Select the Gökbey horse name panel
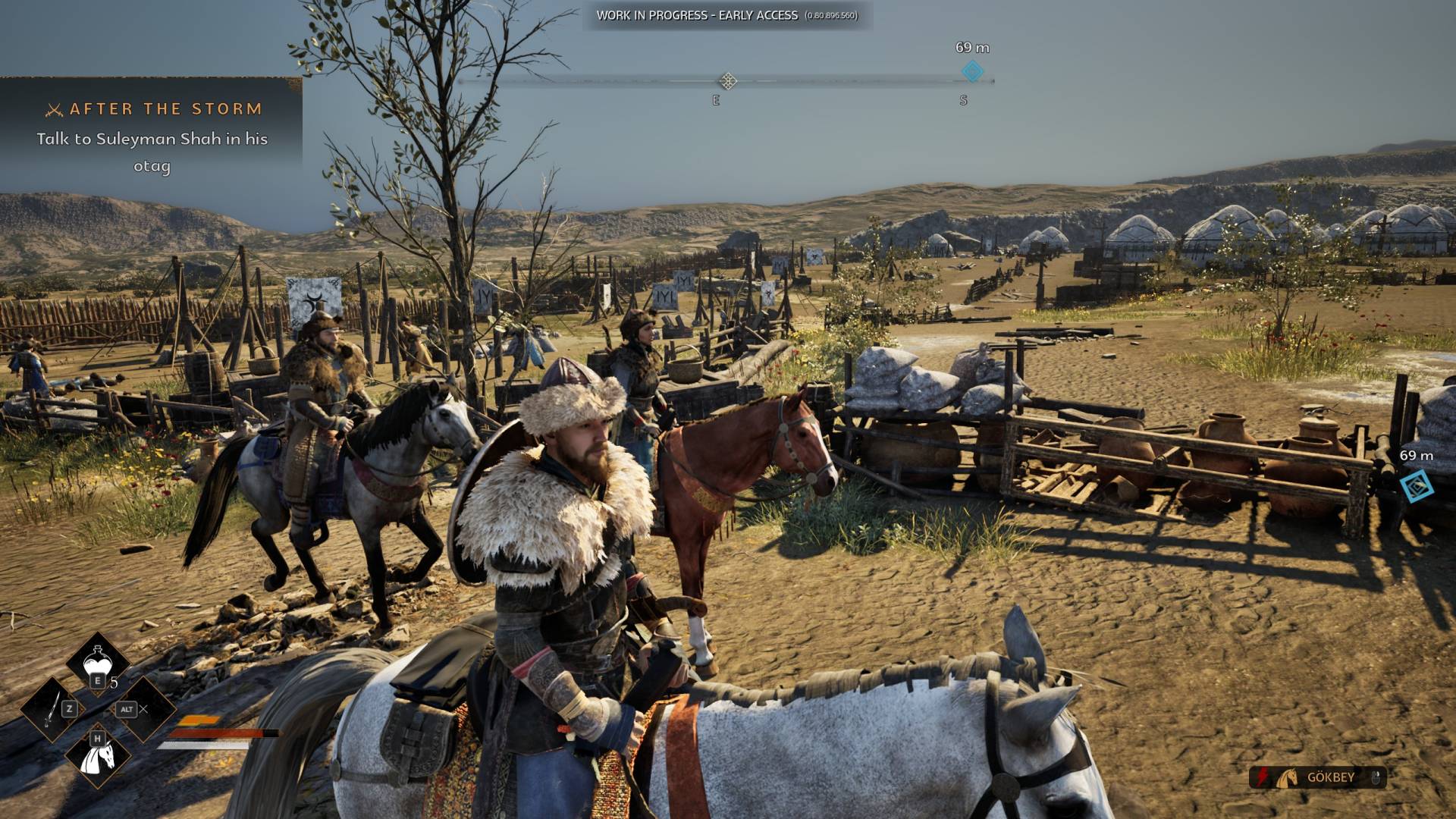The height and width of the screenshot is (819, 1456). pyautogui.click(x=1318, y=777)
